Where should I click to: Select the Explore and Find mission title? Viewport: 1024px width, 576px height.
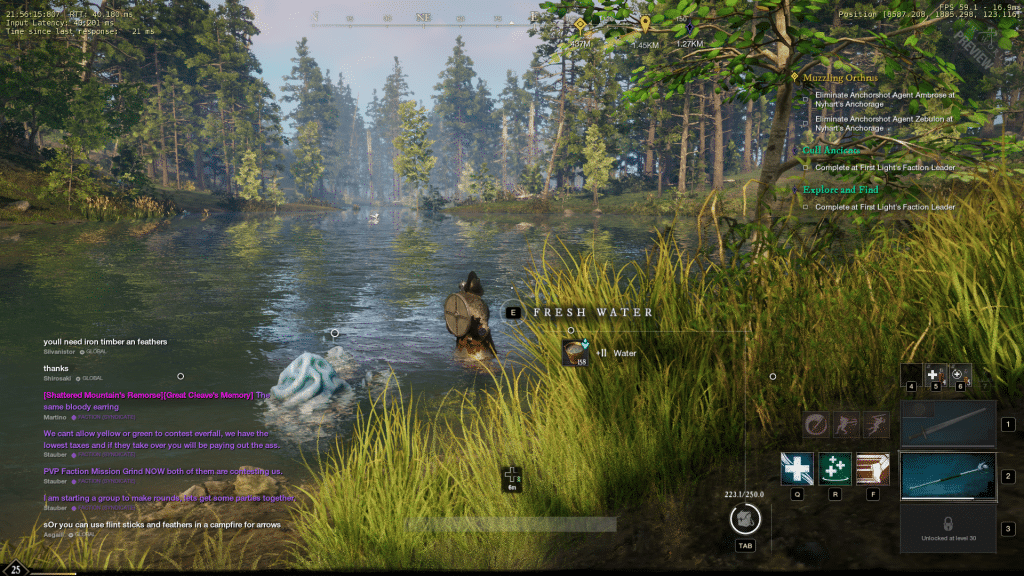pyautogui.click(x=841, y=190)
